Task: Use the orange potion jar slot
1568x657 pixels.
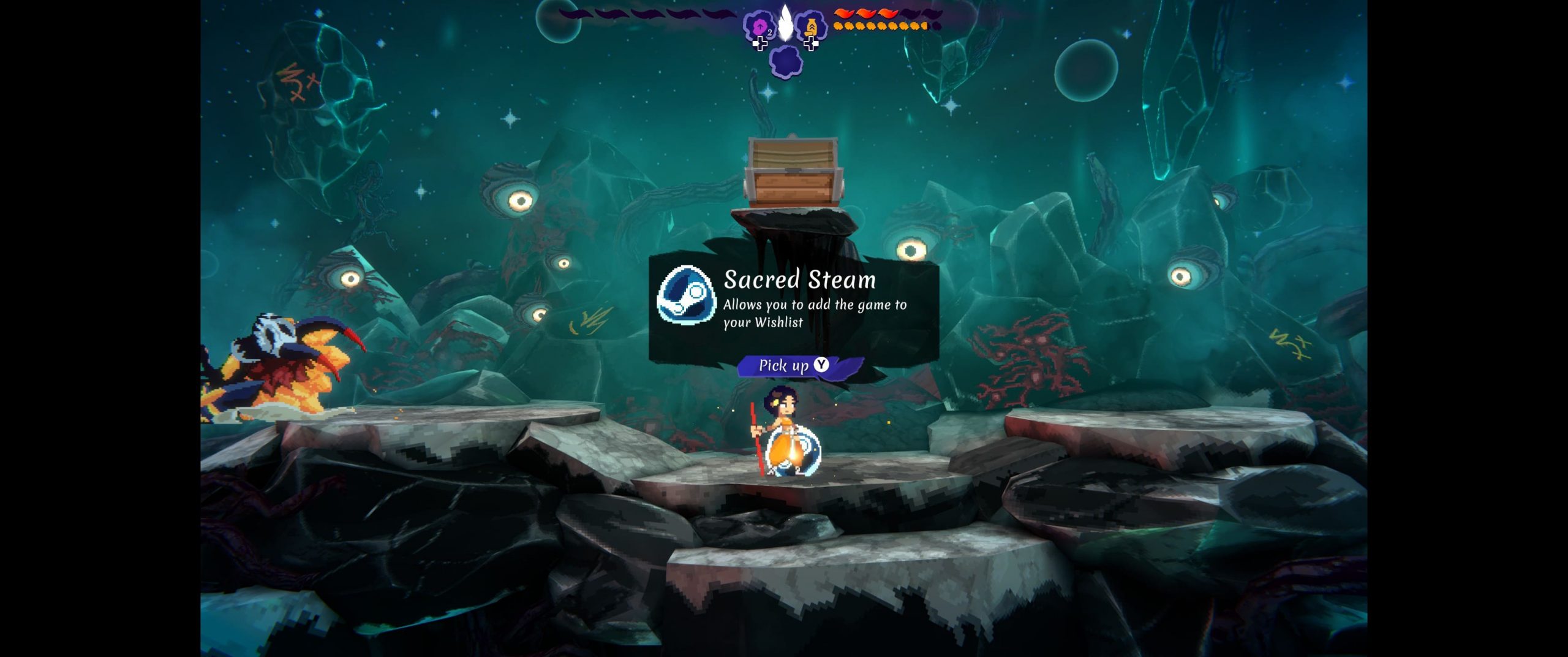Action: click(811, 27)
